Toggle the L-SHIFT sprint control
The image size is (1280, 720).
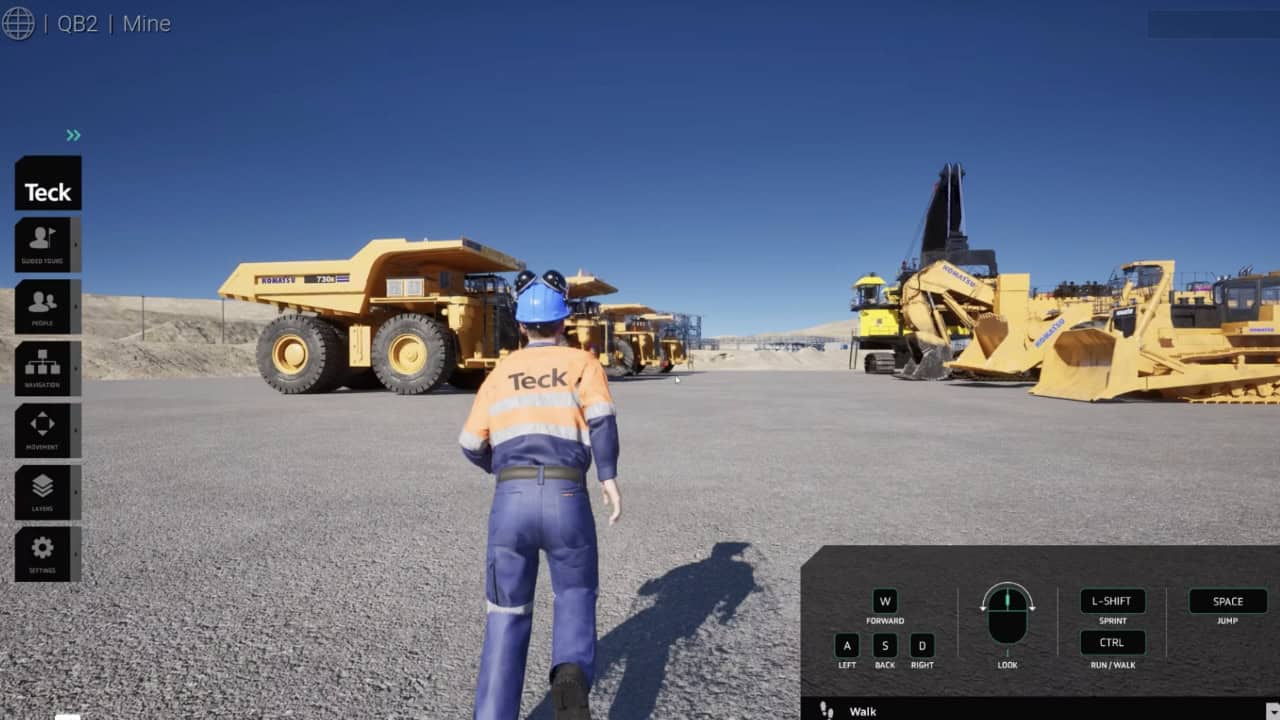(1112, 601)
